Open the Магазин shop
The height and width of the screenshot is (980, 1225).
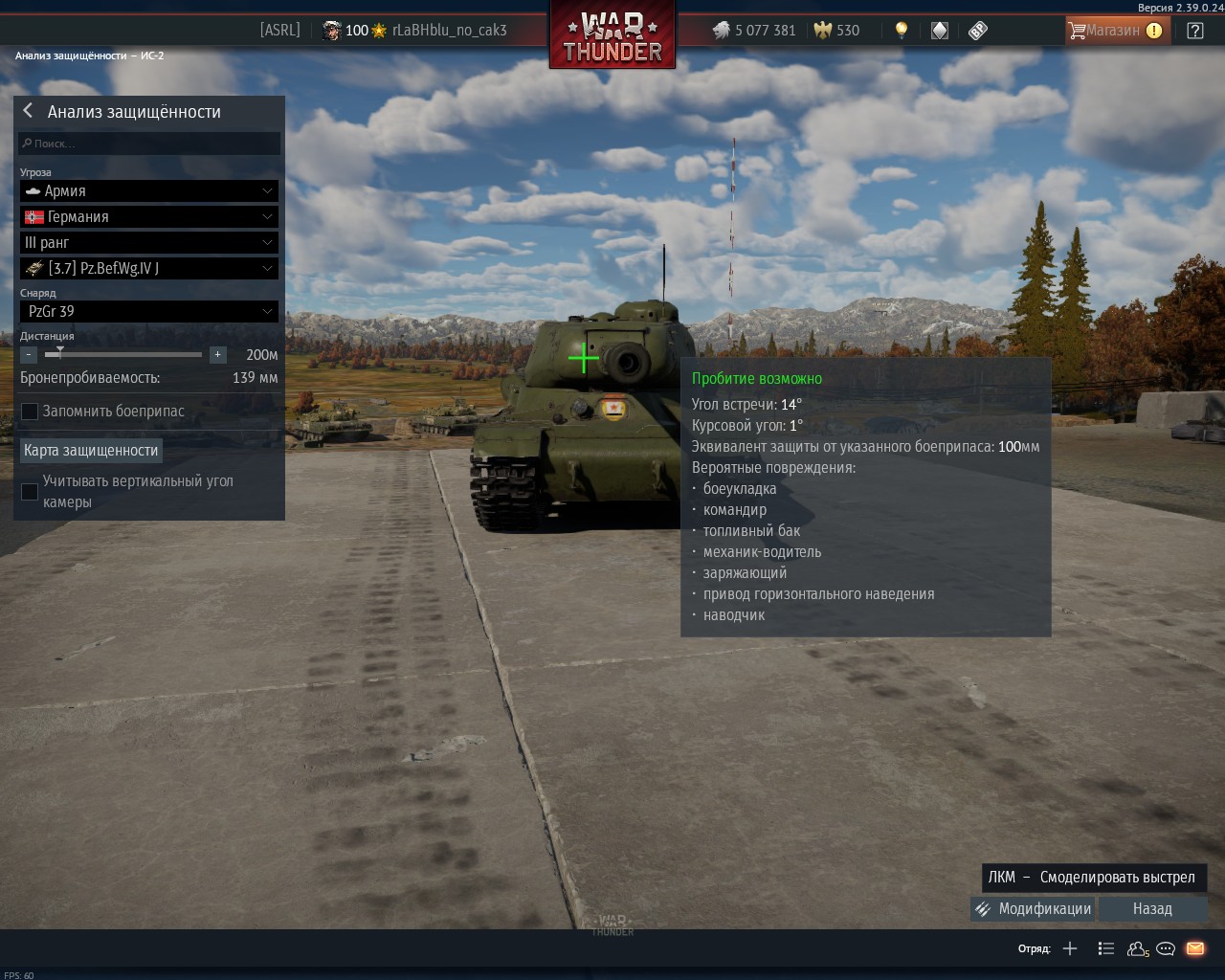(1116, 31)
